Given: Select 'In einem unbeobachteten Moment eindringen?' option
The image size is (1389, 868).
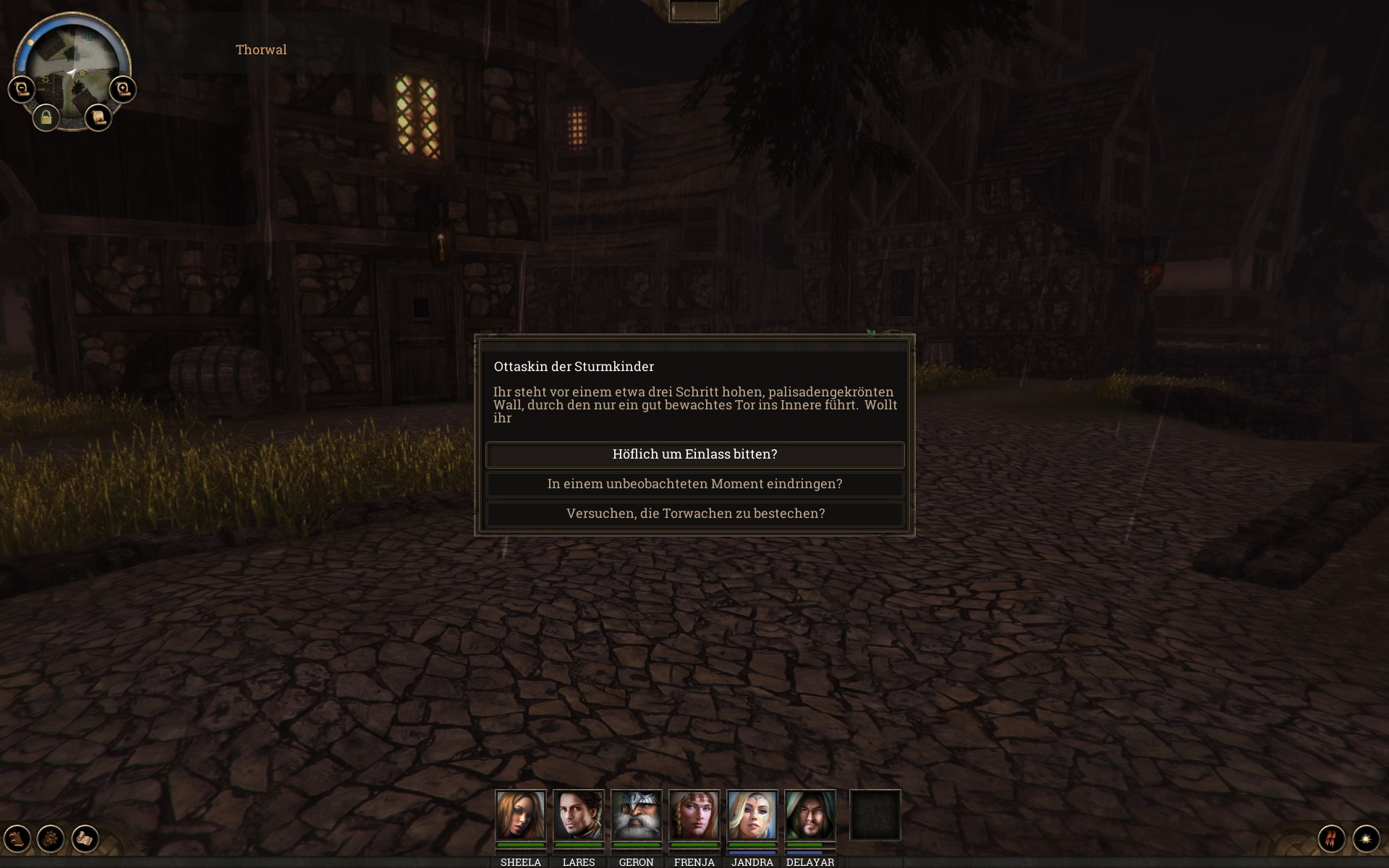Looking at the screenshot, I should point(694,484).
